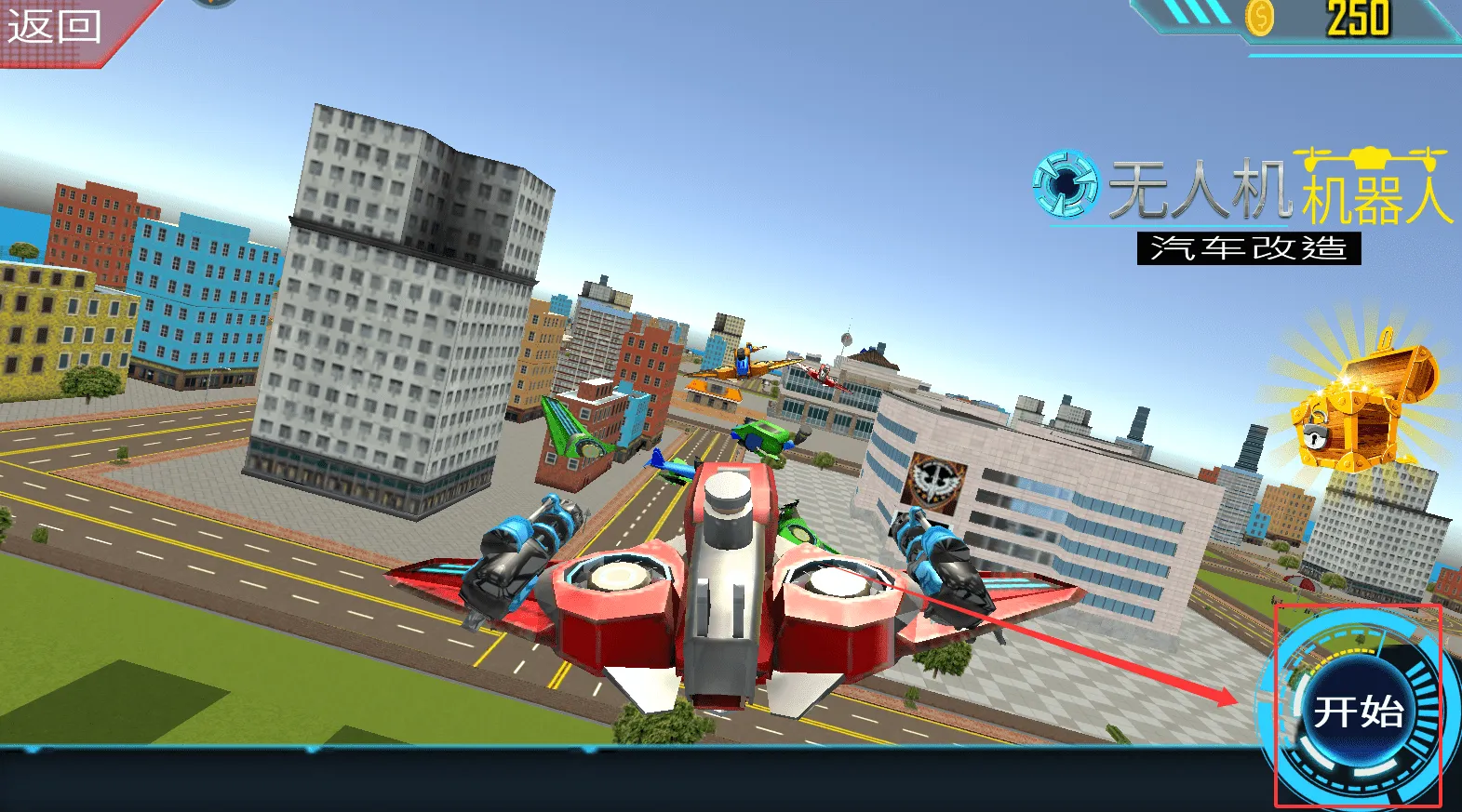Click the 返回 back button
Viewport: 1462px width, 812px height.
pyautogui.click(x=54, y=26)
